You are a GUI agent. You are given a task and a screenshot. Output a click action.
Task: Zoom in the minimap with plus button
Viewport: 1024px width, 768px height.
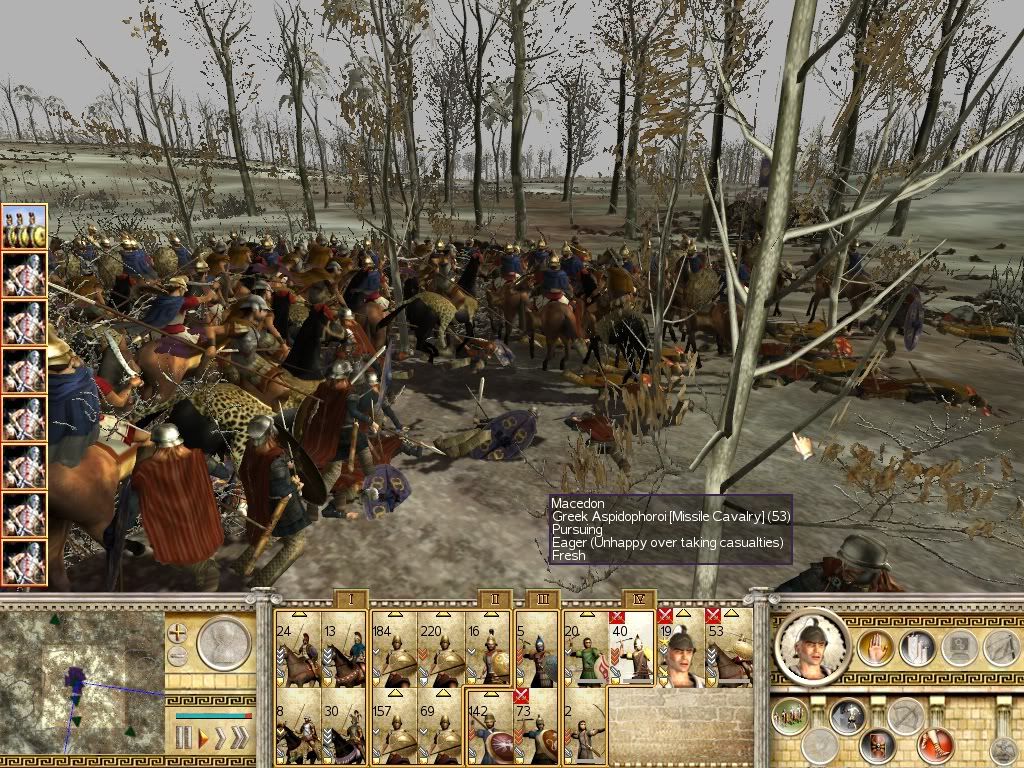pyautogui.click(x=178, y=633)
